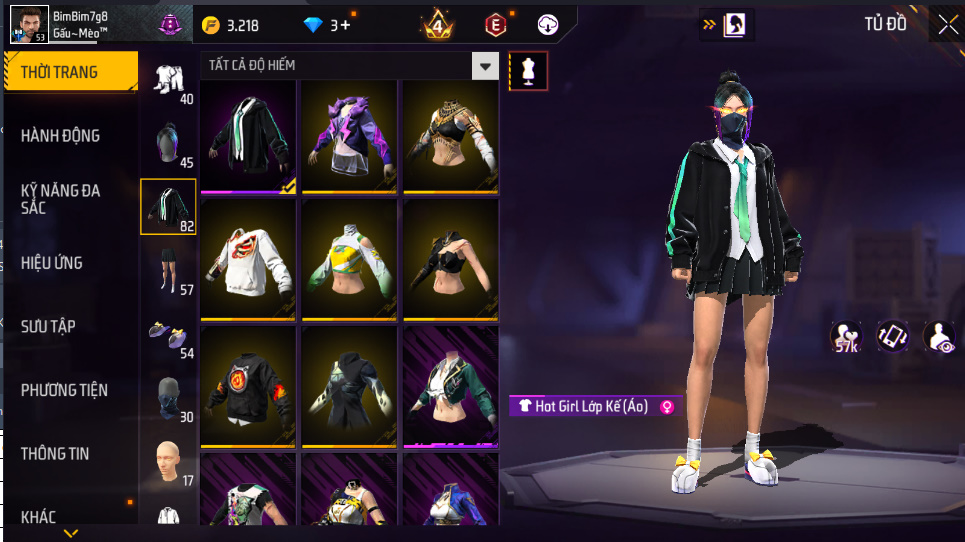The width and height of the screenshot is (965, 542).
Task: Open the Hiệu Ứng tab
Action: [x=52, y=263]
